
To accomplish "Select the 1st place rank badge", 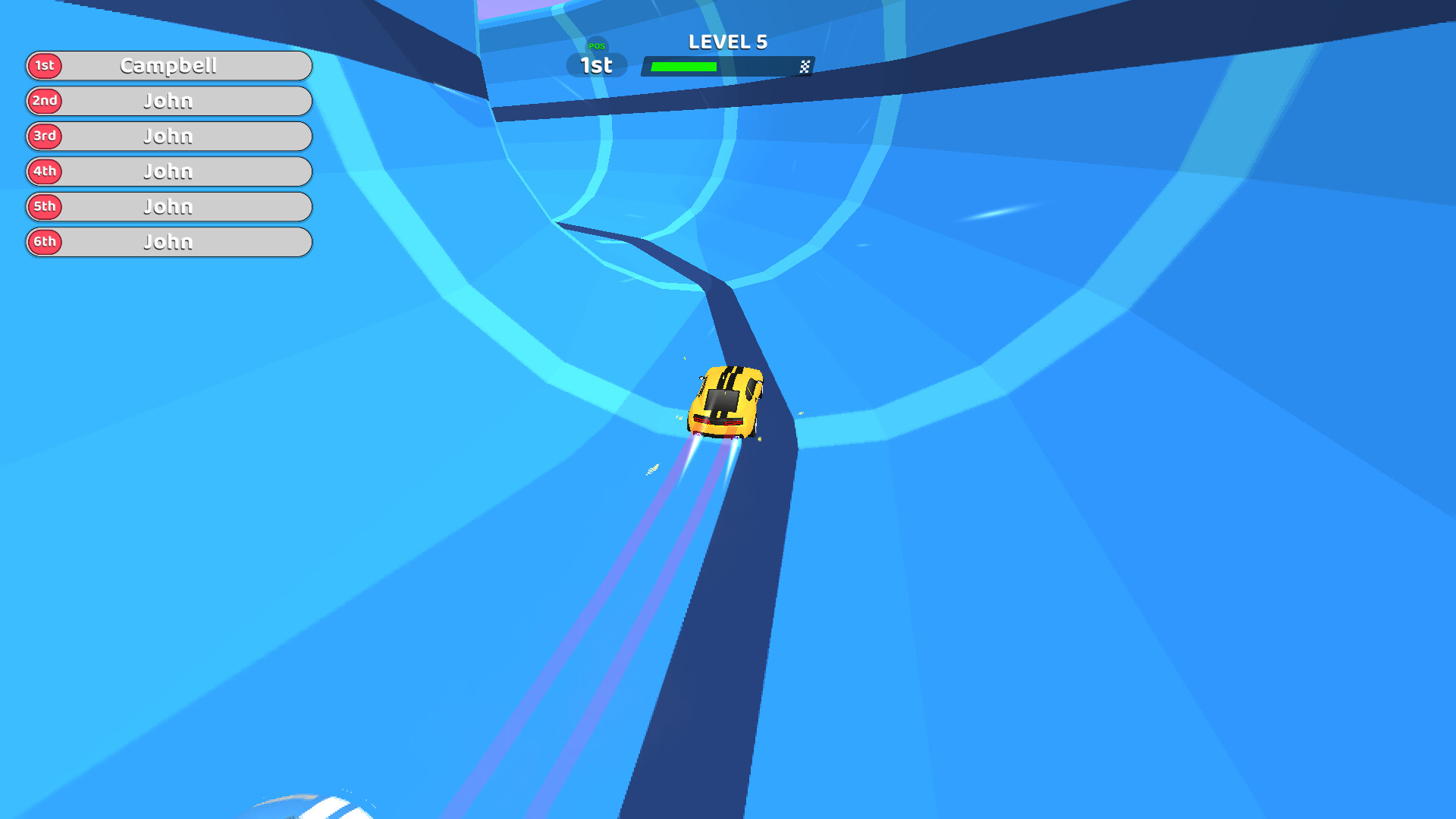I will click(x=44, y=66).
